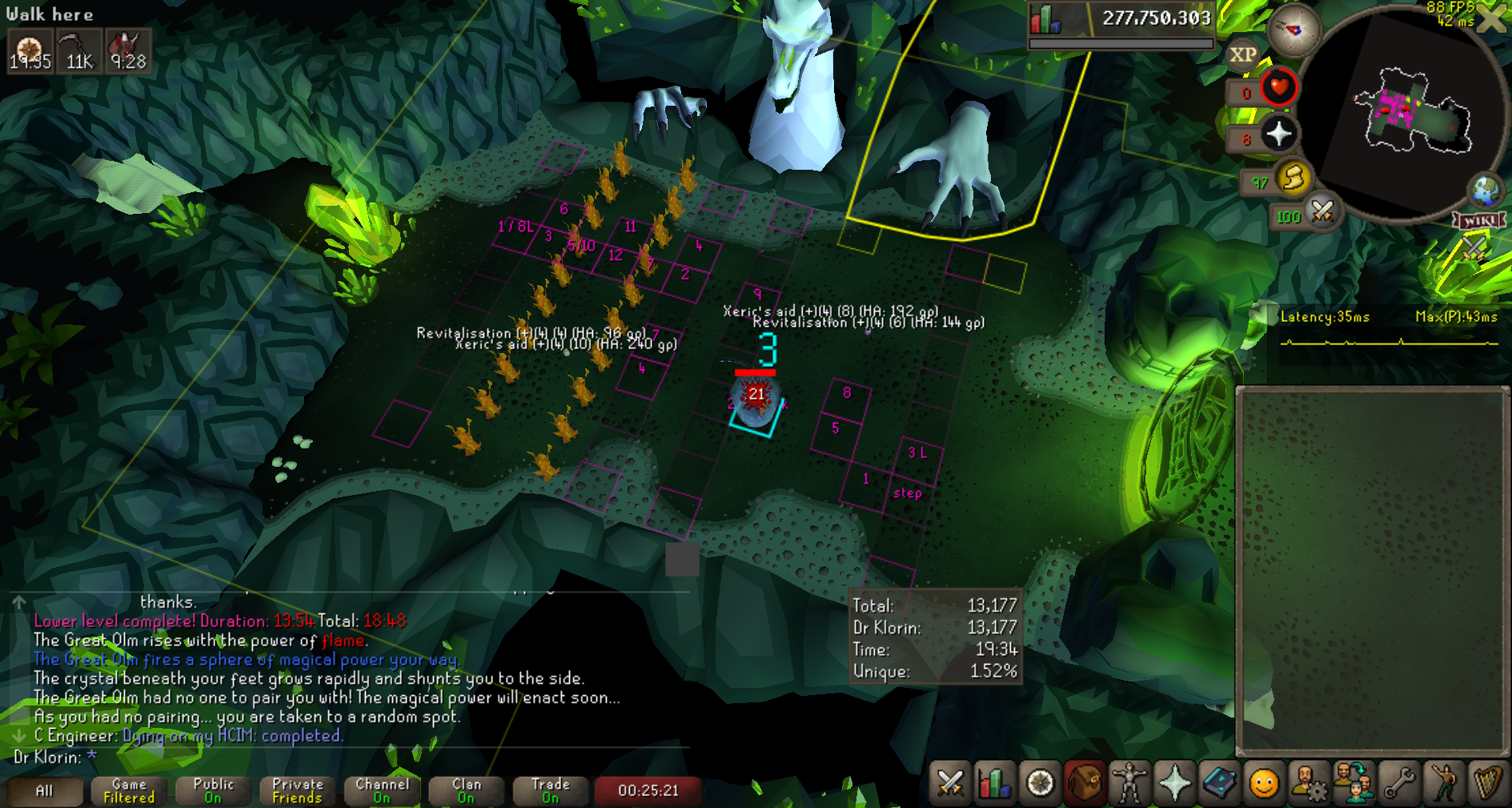The width and height of the screenshot is (1512, 808).
Task: Switch to the Worn Equipment tab
Action: [x=1129, y=782]
